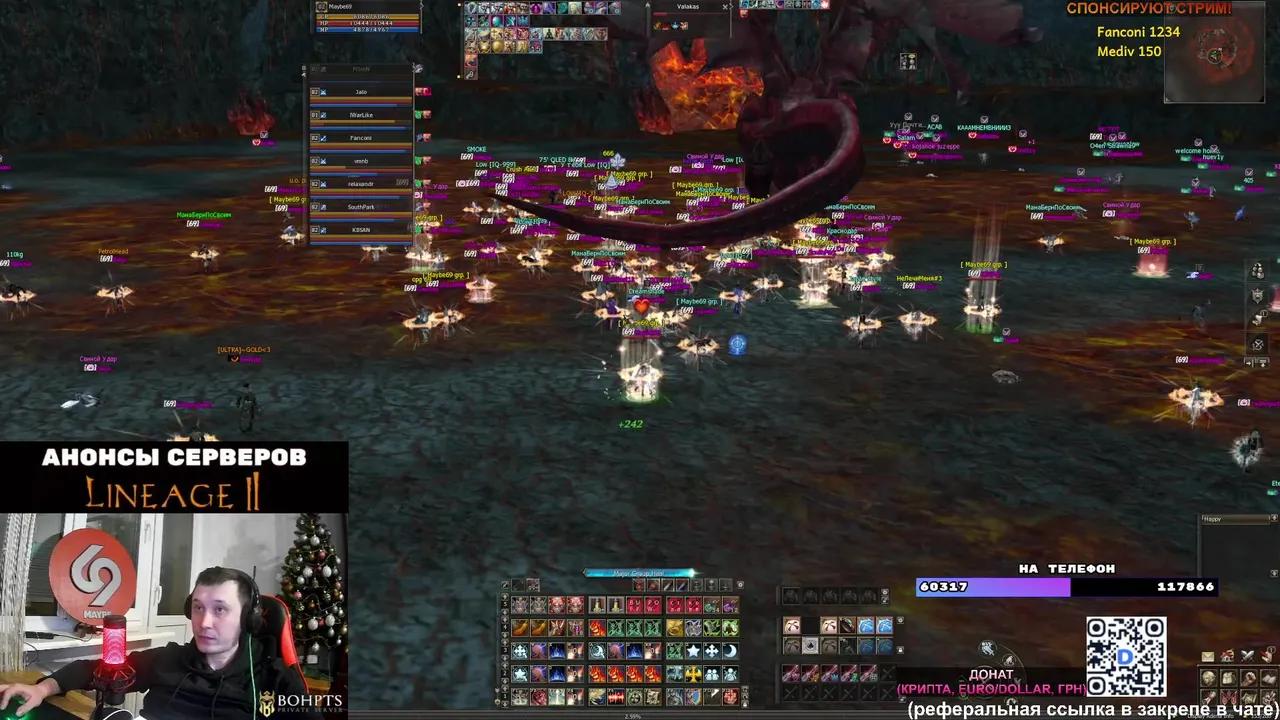Click the QR code next to the donation text
The image size is (1280, 720).
coord(1126,655)
